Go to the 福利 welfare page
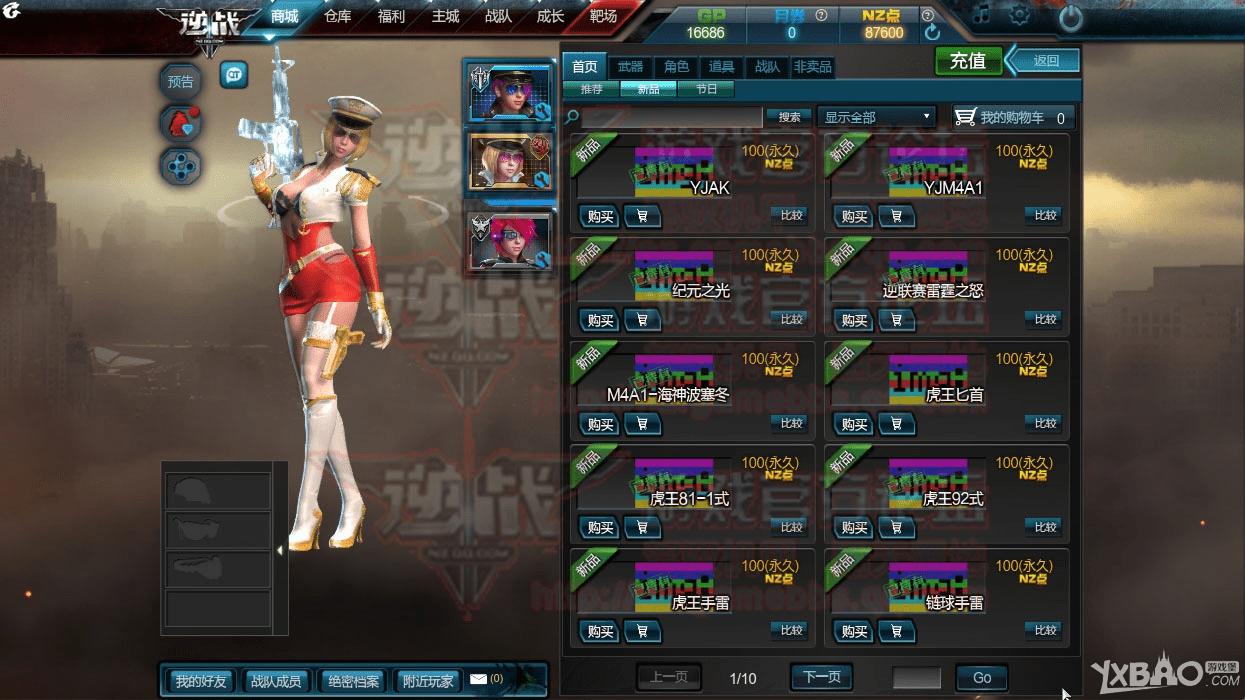 point(391,16)
